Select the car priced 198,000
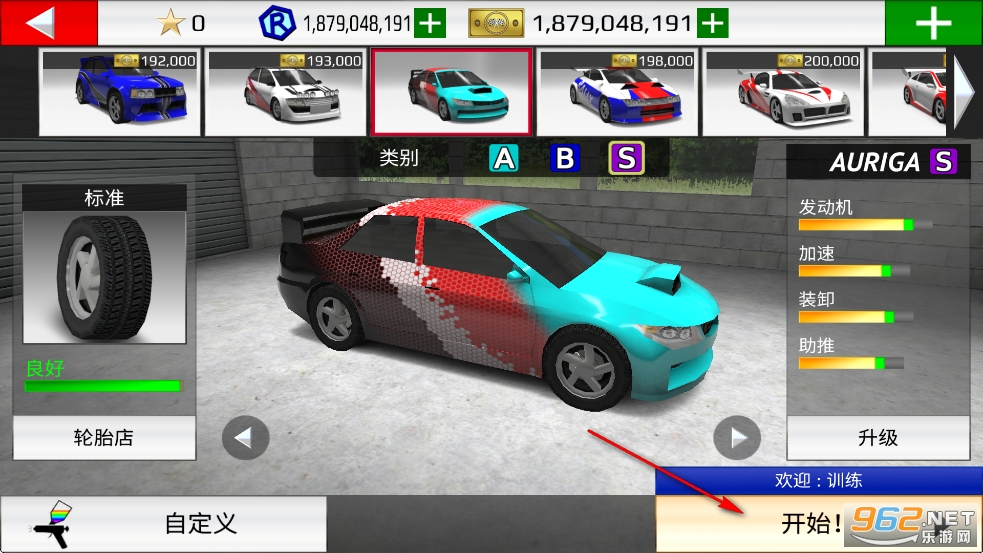 [x=617, y=92]
